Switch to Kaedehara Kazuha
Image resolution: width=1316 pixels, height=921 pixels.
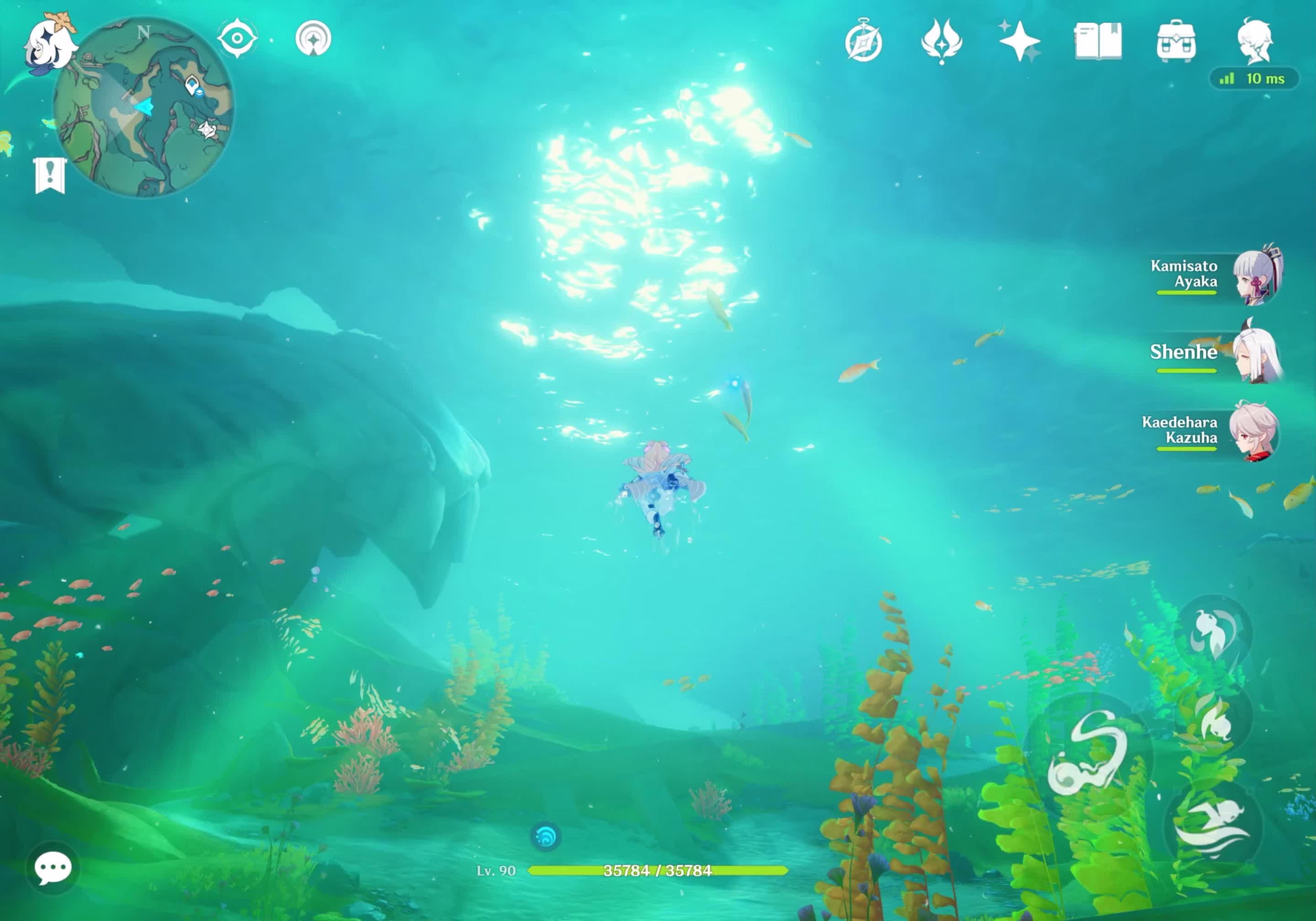point(1253,431)
